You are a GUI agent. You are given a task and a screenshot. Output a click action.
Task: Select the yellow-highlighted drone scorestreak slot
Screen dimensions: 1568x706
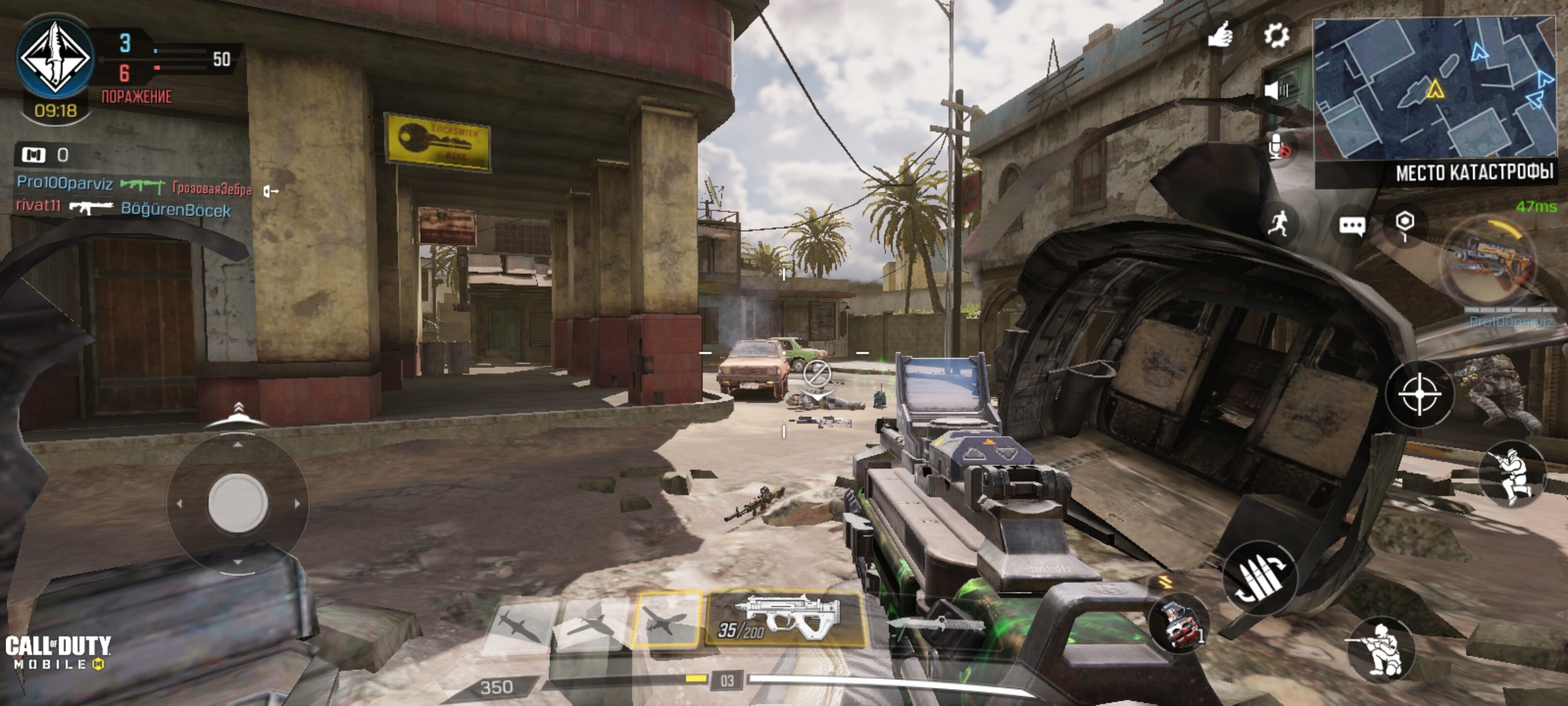666,618
